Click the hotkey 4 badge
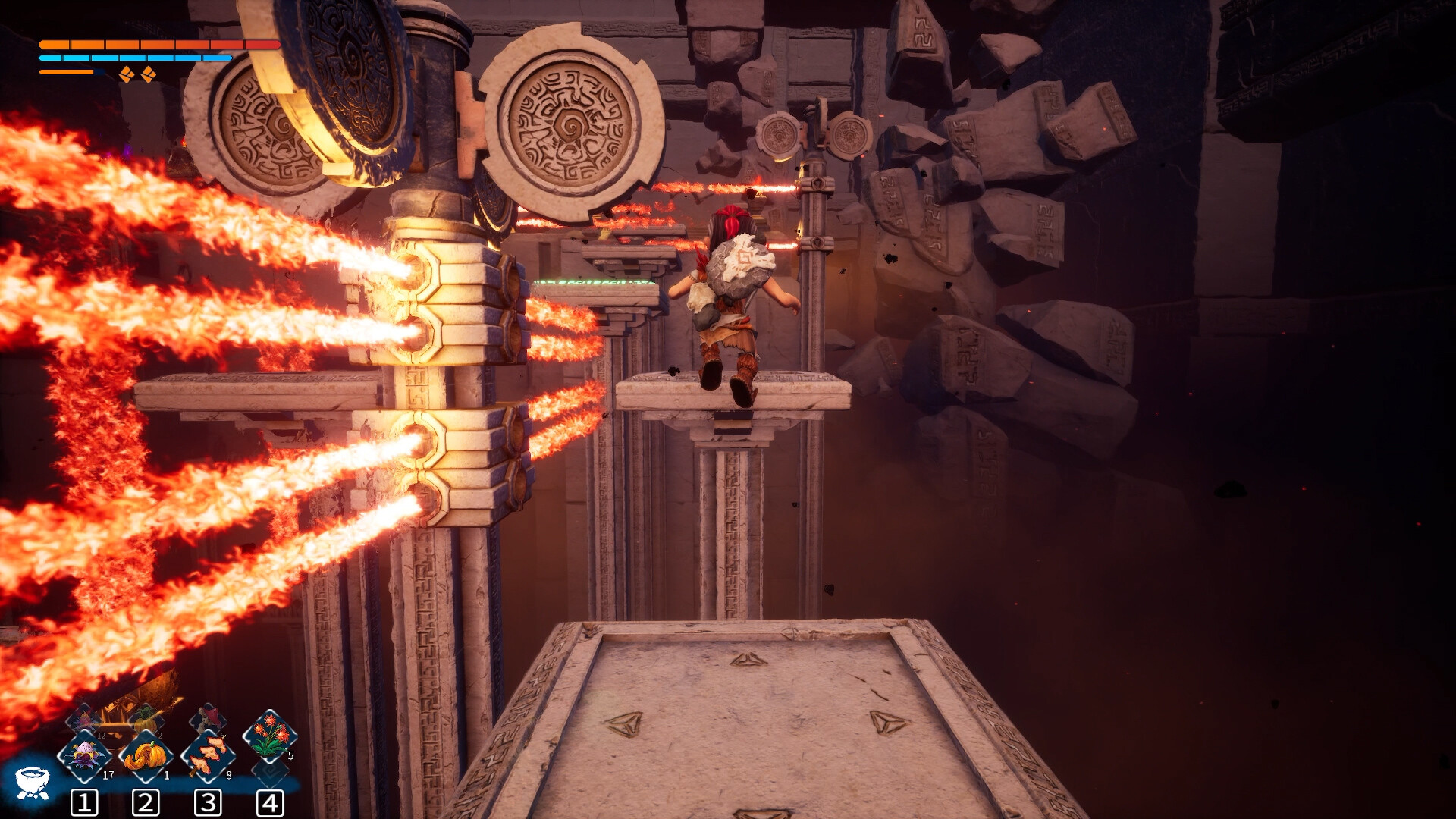The width and height of the screenshot is (1456, 819). click(x=269, y=803)
